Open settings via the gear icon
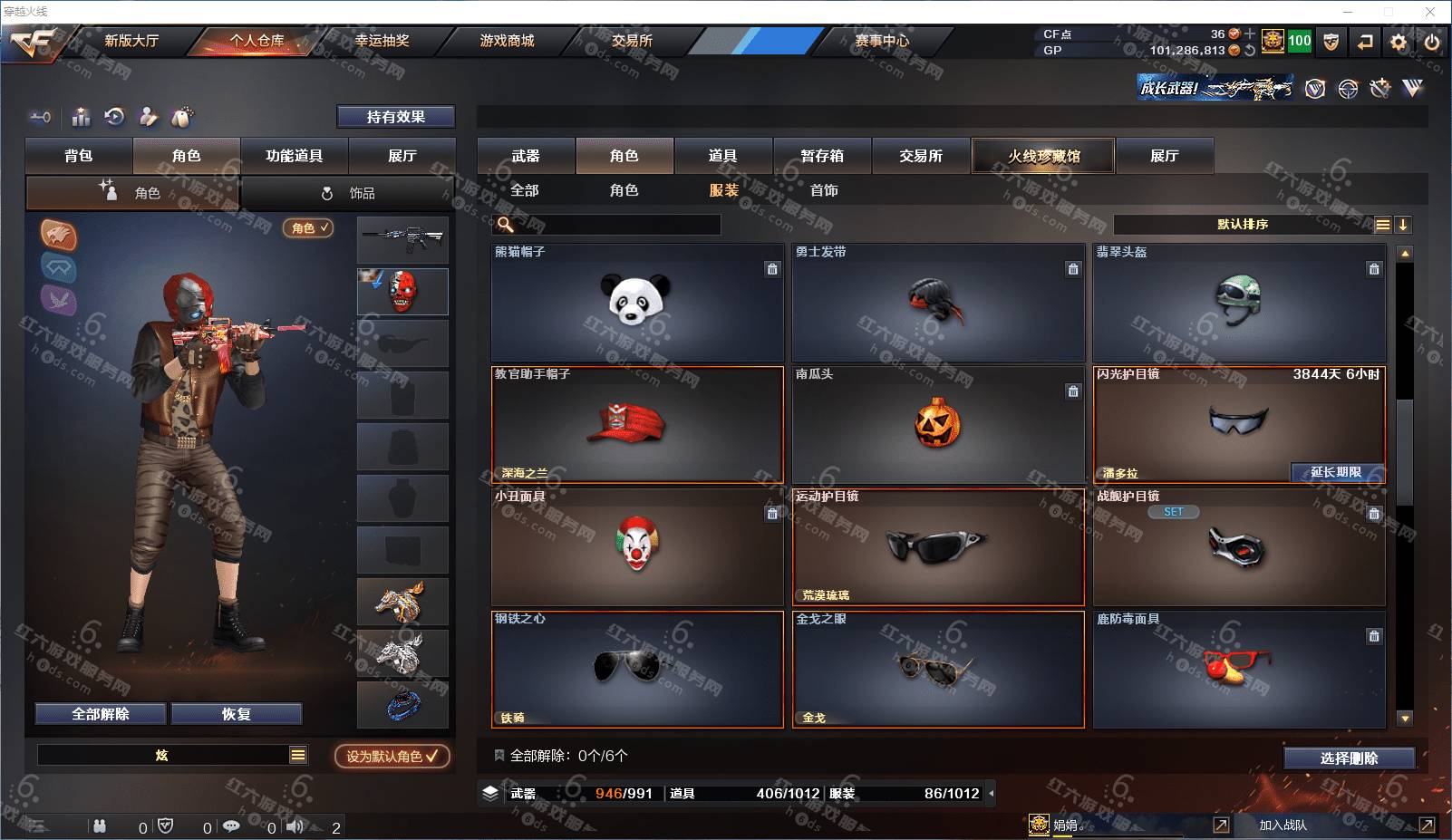1452x840 pixels. pos(1399,42)
